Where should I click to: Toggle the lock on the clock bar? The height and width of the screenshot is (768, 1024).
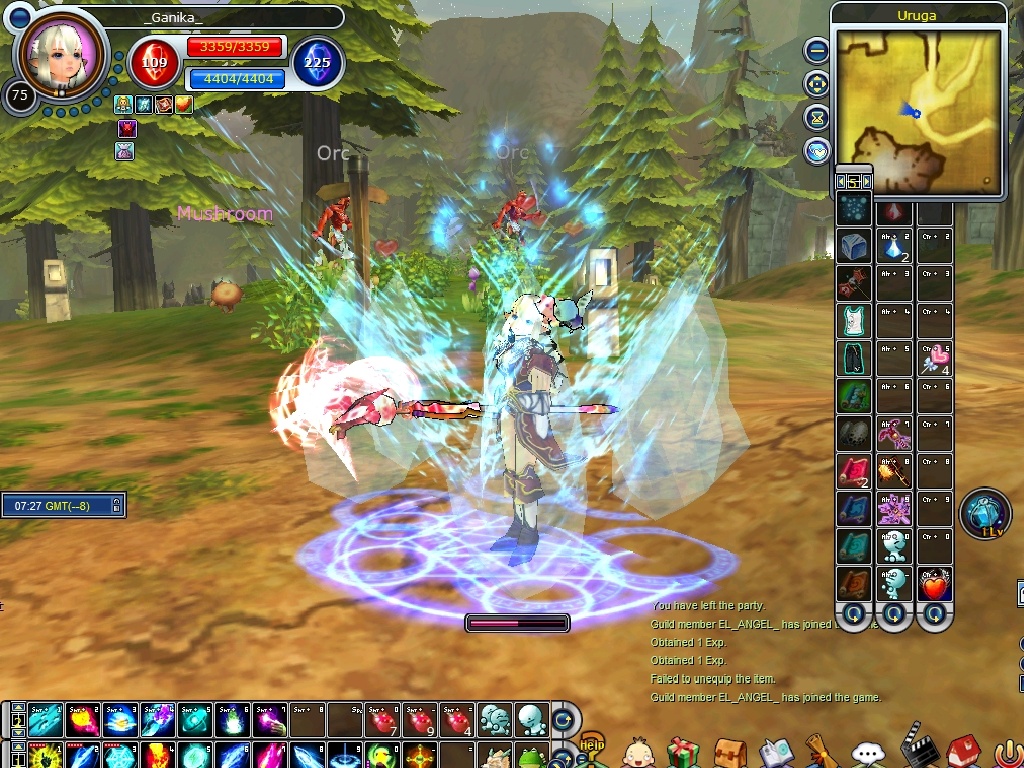click(117, 506)
